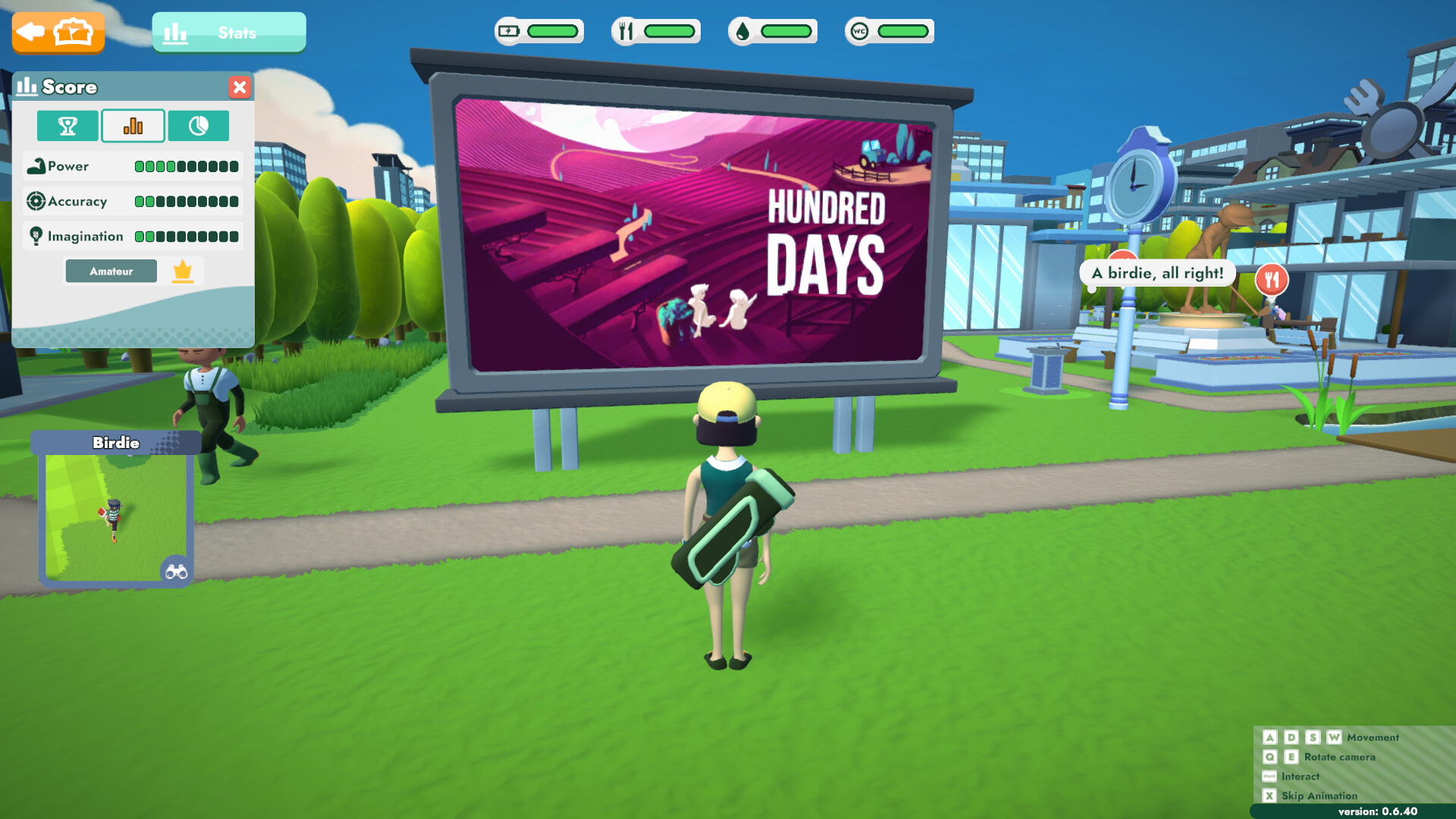Select the WC toilet meter icon
1456x819 pixels.
coord(858,30)
